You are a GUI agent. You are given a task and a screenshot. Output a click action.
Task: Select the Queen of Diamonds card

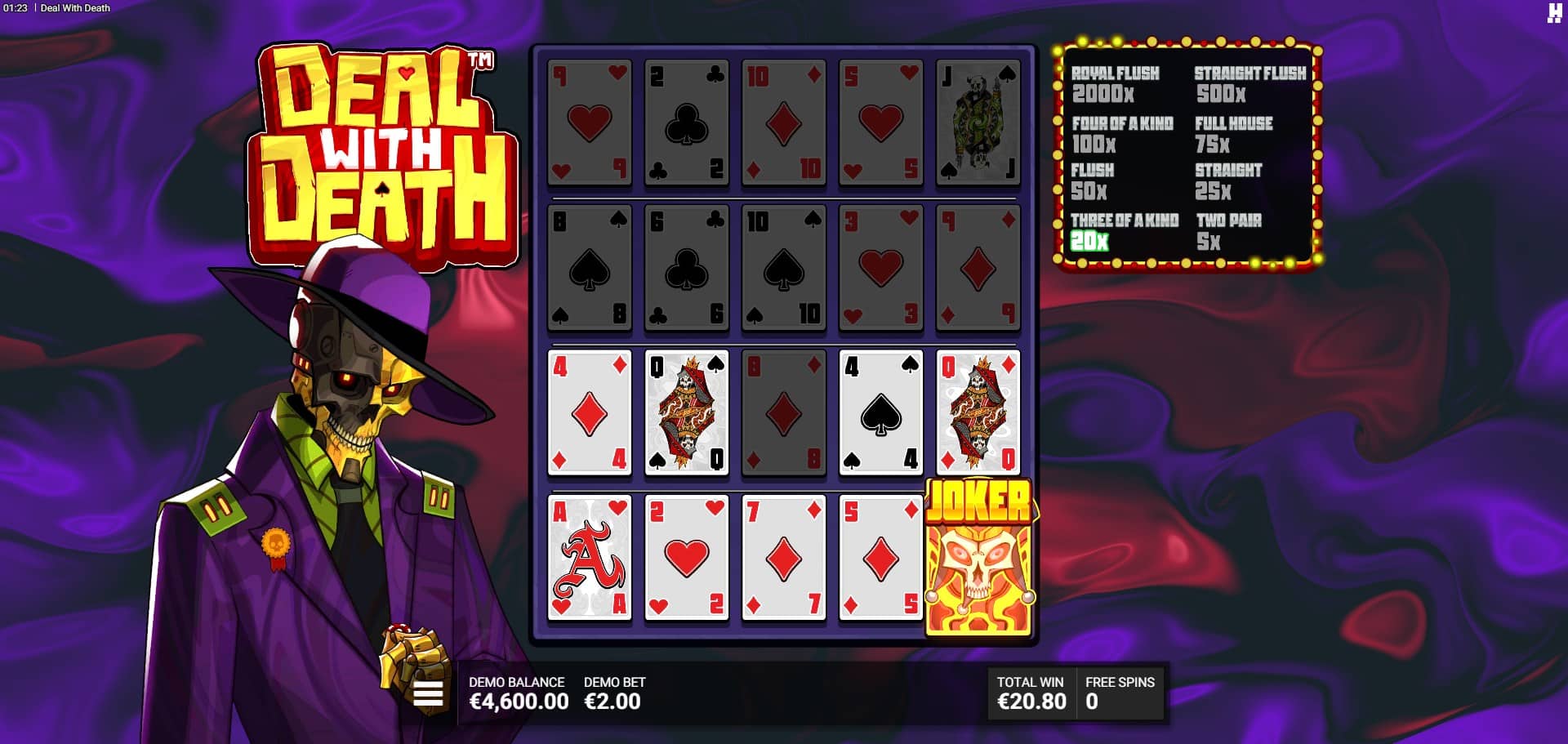pos(978,413)
